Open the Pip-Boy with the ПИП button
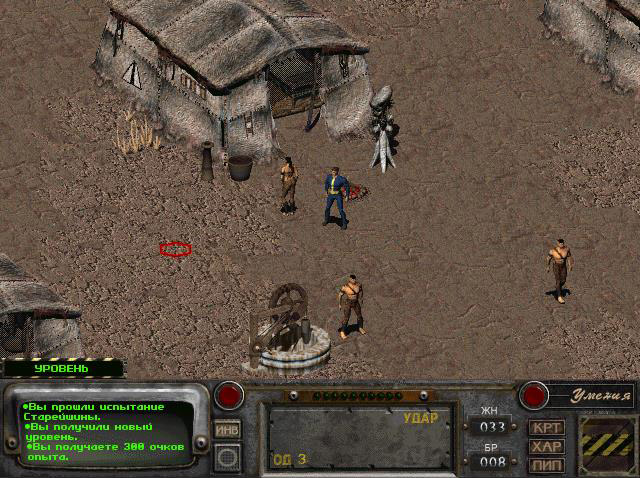640x478 pixels. coord(546,464)
